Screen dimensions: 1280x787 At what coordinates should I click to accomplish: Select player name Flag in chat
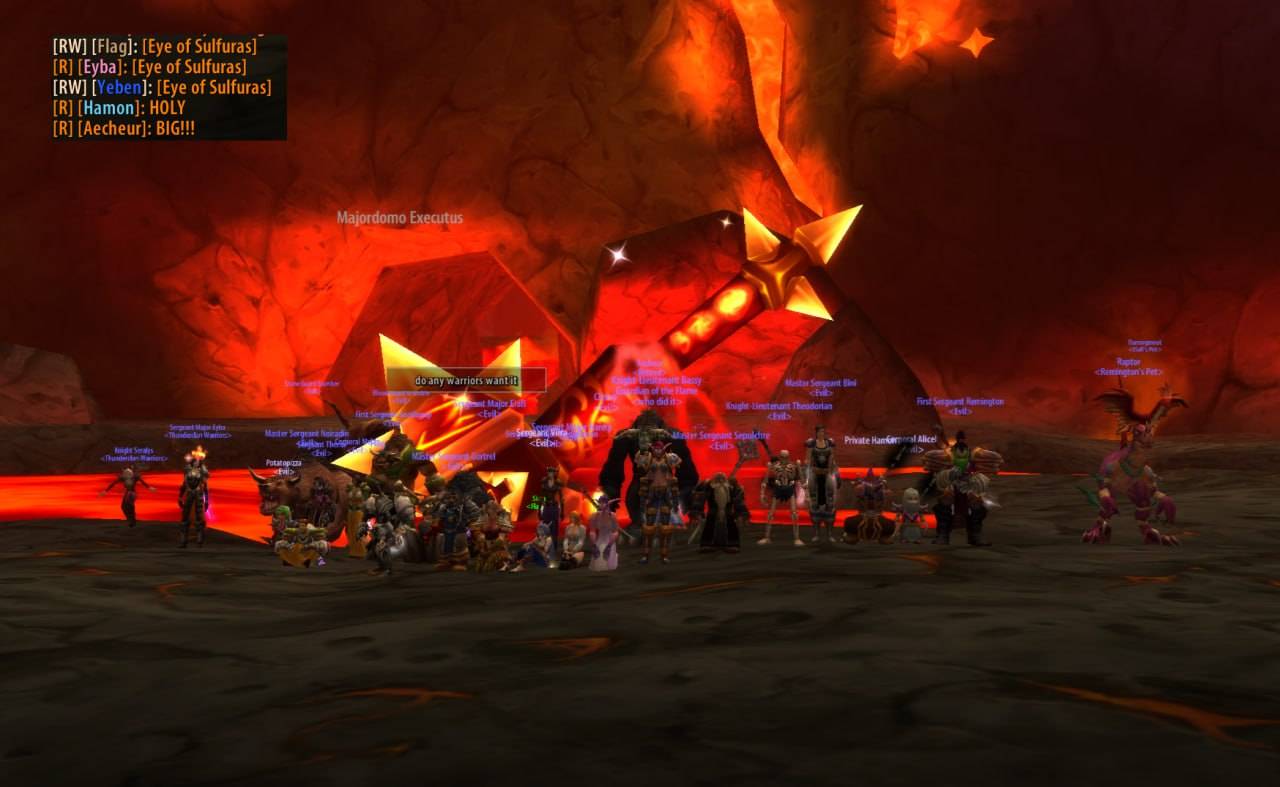111,46
